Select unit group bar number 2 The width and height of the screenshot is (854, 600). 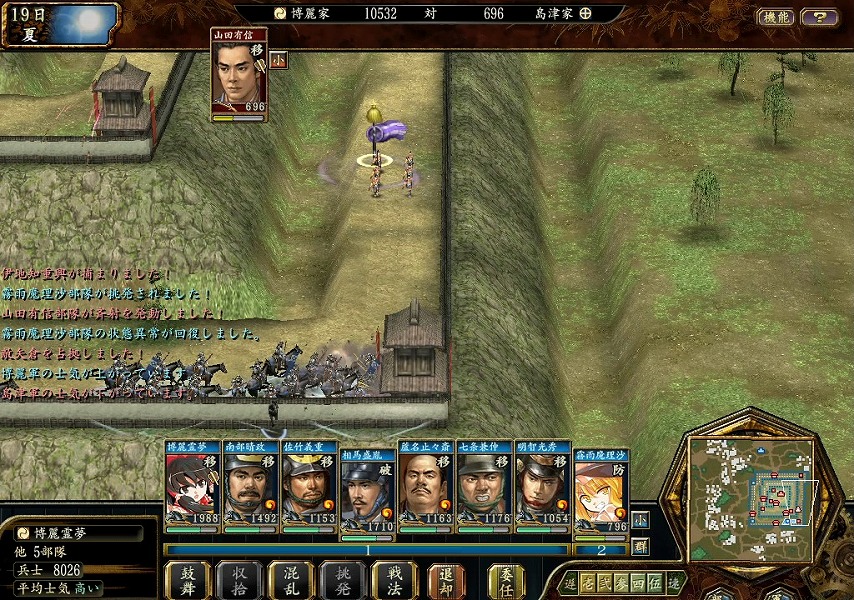pos(601,550)
